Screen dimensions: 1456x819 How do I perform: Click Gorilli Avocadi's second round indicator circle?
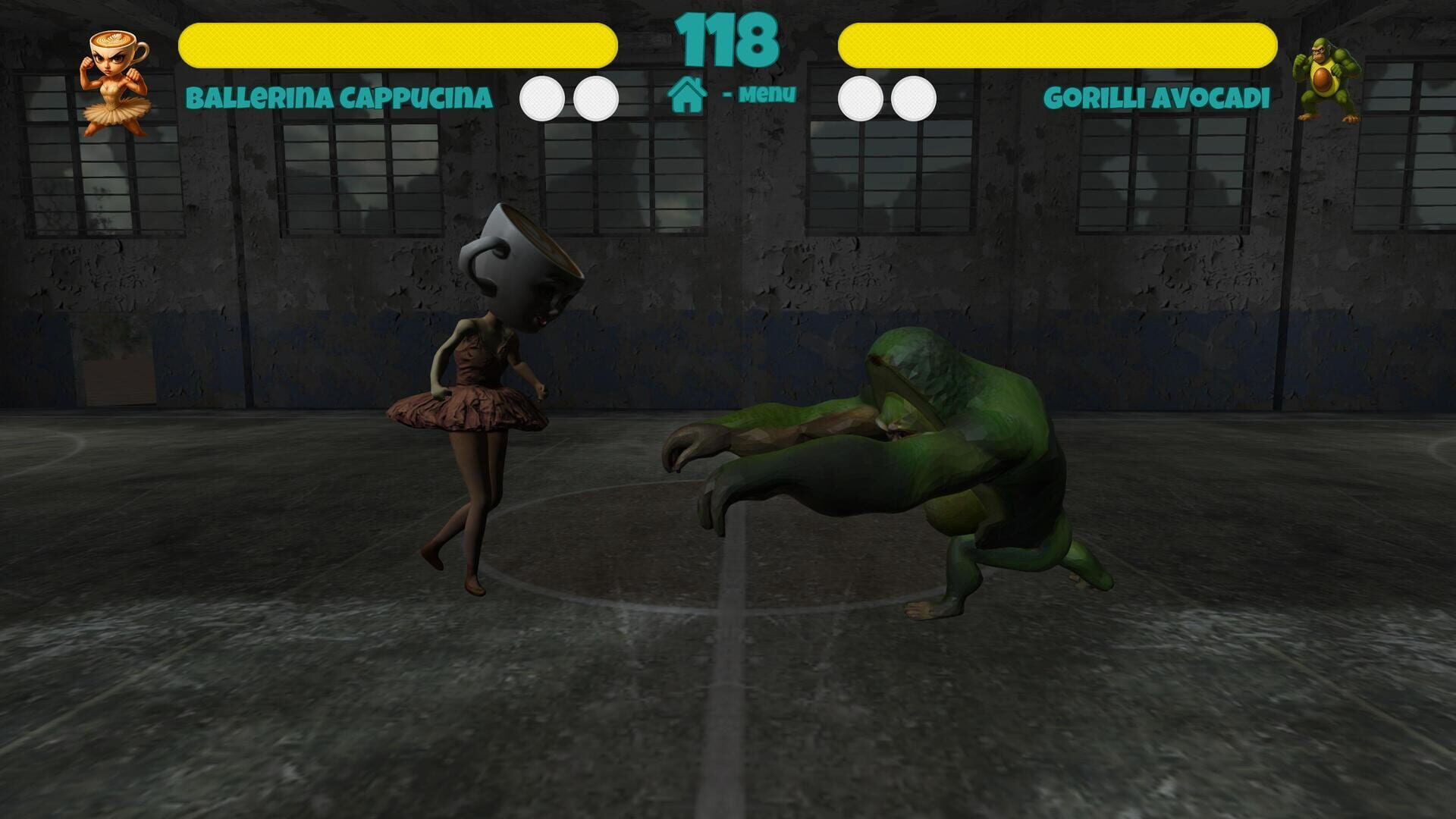[915, 97]
